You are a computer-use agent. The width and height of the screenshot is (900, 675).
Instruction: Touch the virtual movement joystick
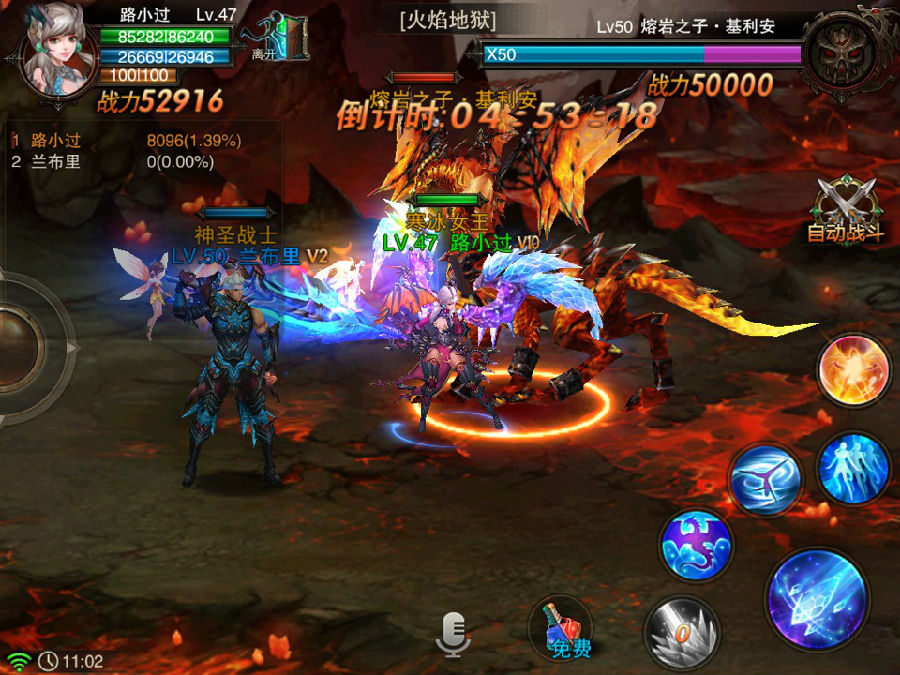tap(20, 346)
